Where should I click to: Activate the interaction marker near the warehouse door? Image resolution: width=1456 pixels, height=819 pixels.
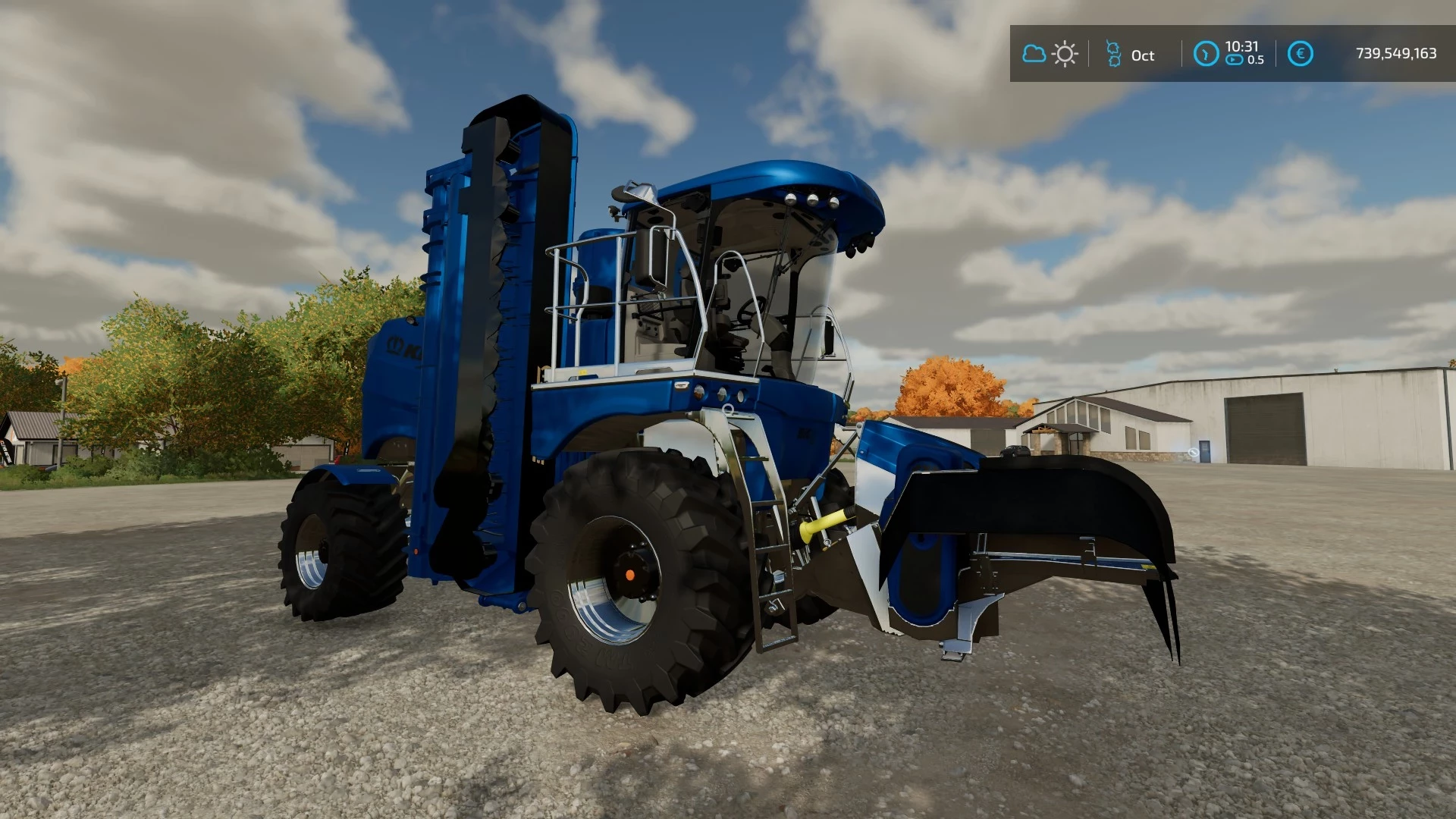click(x=1194, y=453)
